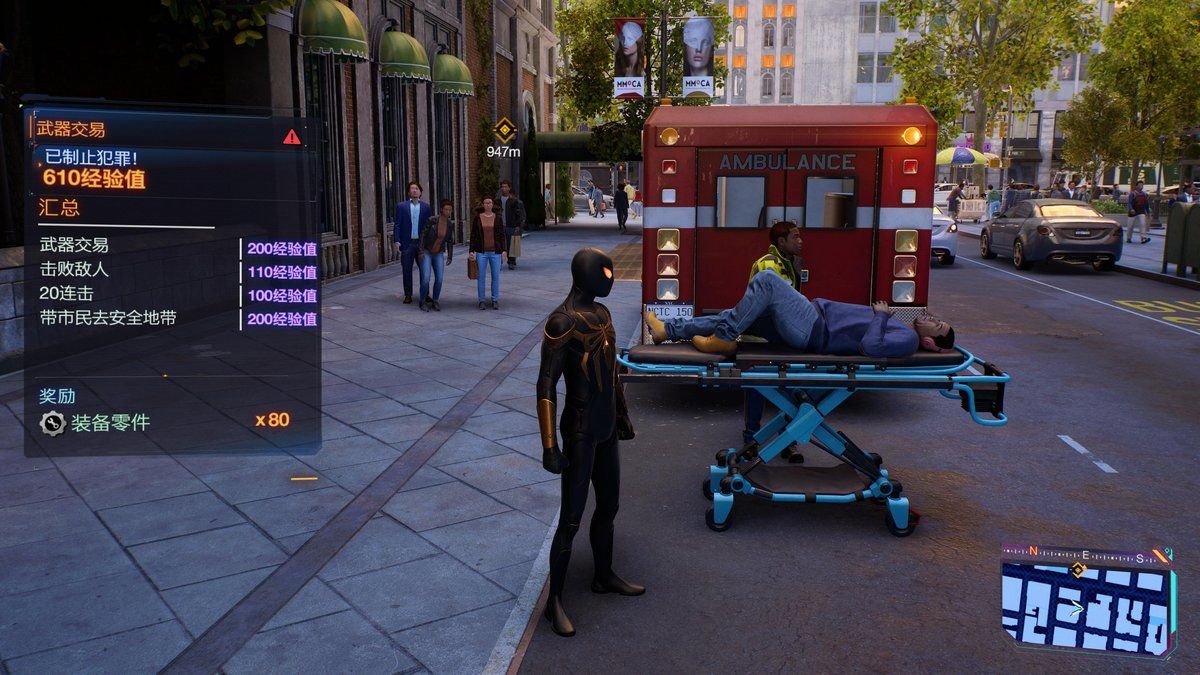Select the 武器交易 crime summary header
The width and height of the screenshot is (1200, 675).
click(x=71, y=129)
